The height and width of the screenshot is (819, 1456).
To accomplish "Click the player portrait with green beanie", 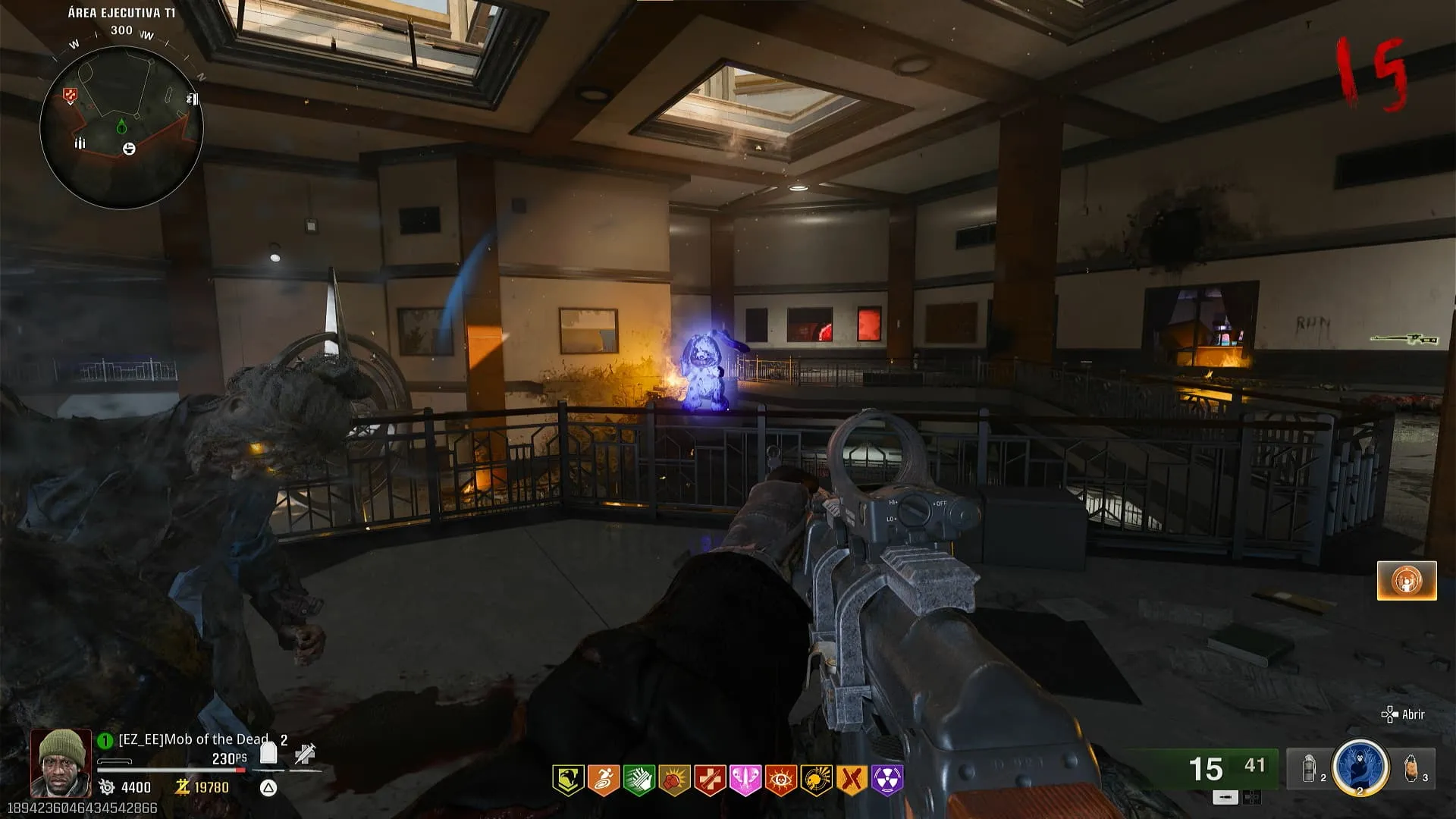I will coord(61,762).
